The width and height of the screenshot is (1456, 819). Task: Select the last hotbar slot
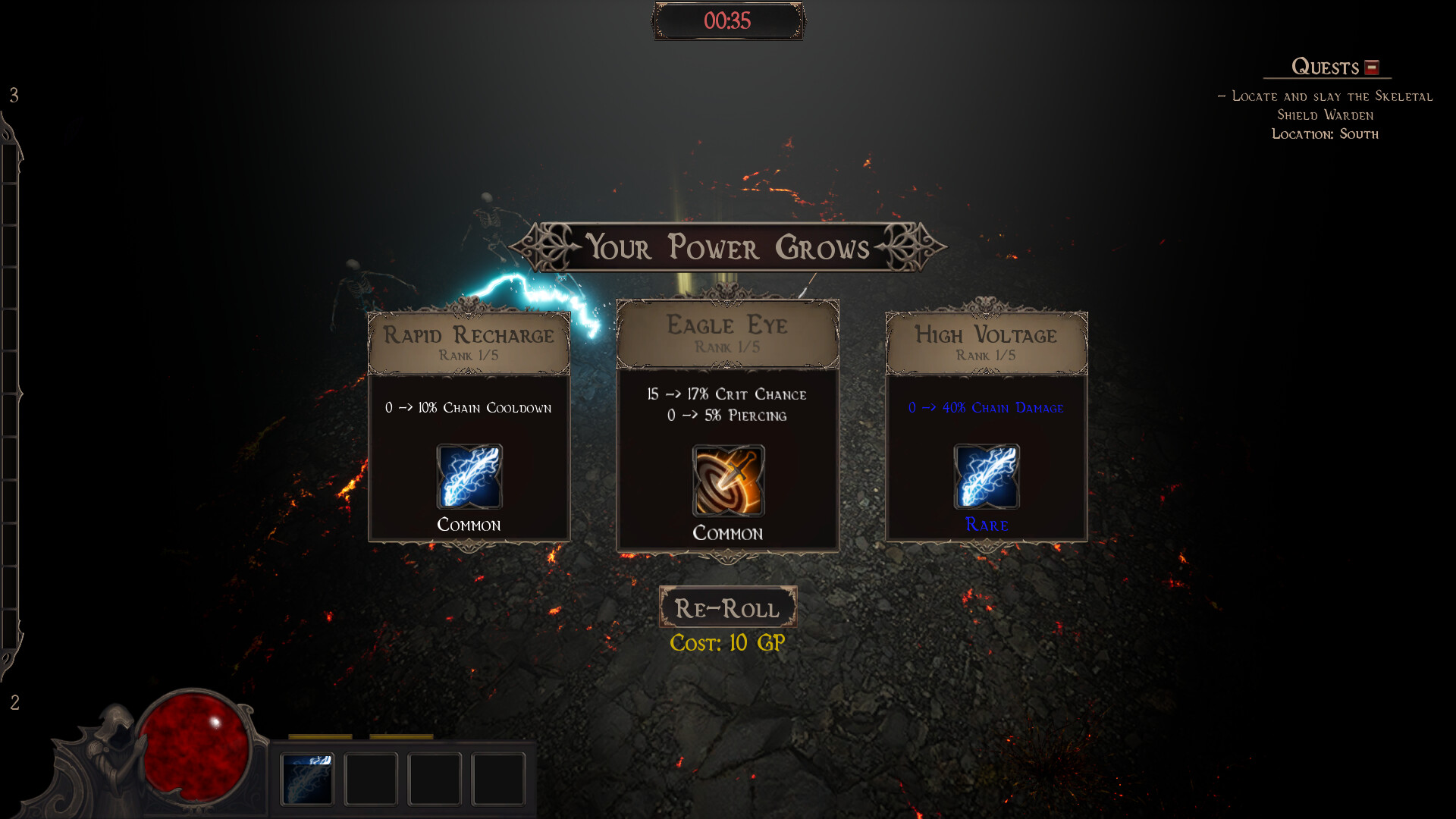tap(498, 778)
